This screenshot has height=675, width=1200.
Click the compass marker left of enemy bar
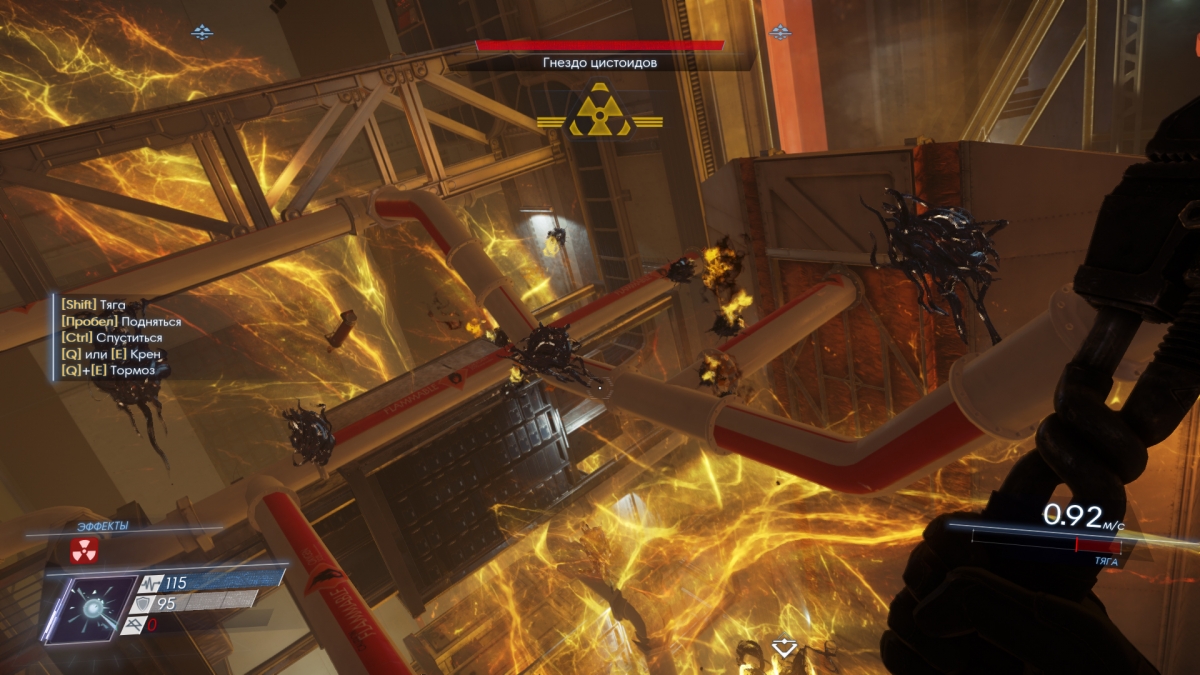coord(202,33)
